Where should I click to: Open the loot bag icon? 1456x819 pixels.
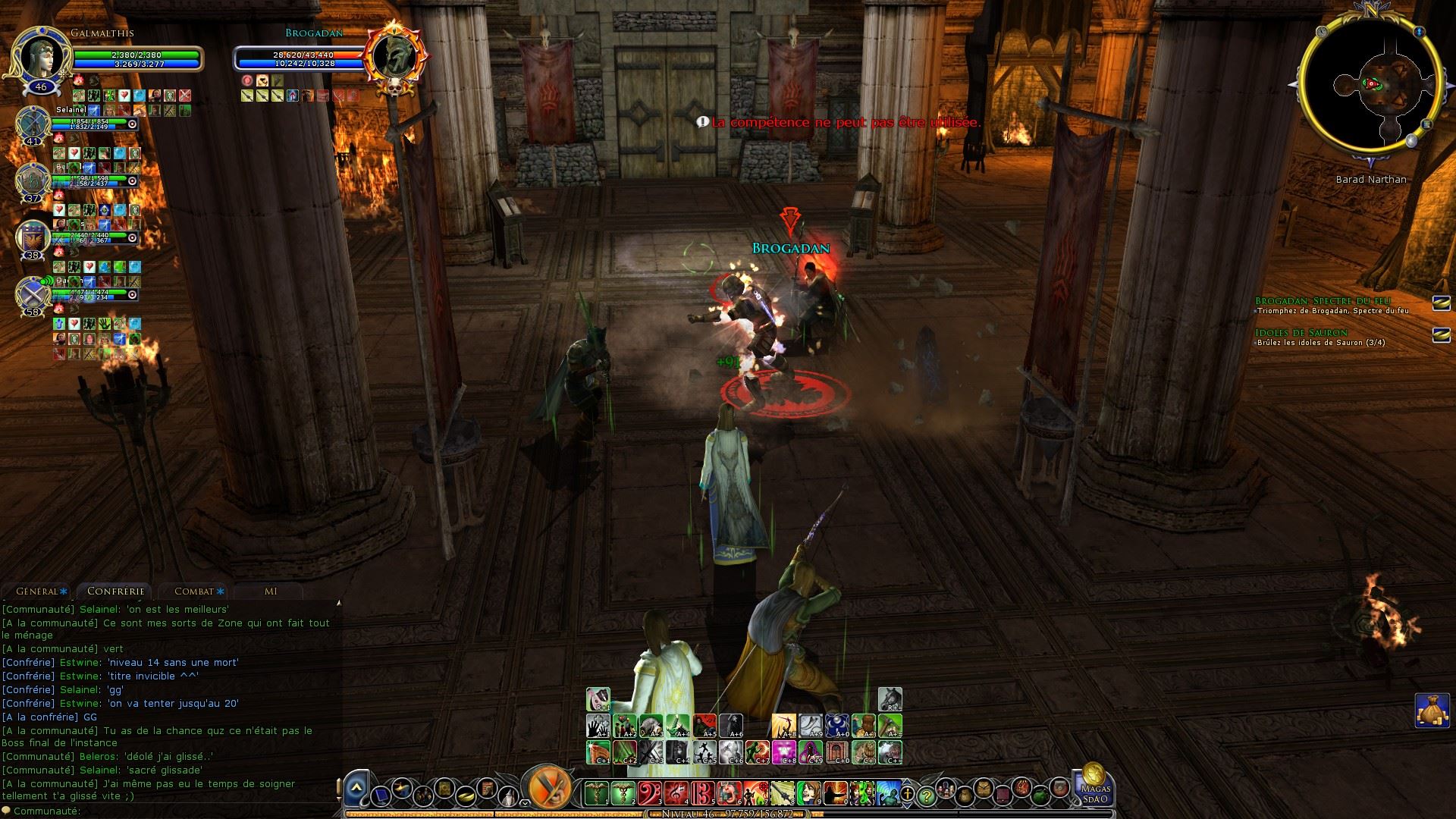pyautogui.click(x=1430, y=711)
